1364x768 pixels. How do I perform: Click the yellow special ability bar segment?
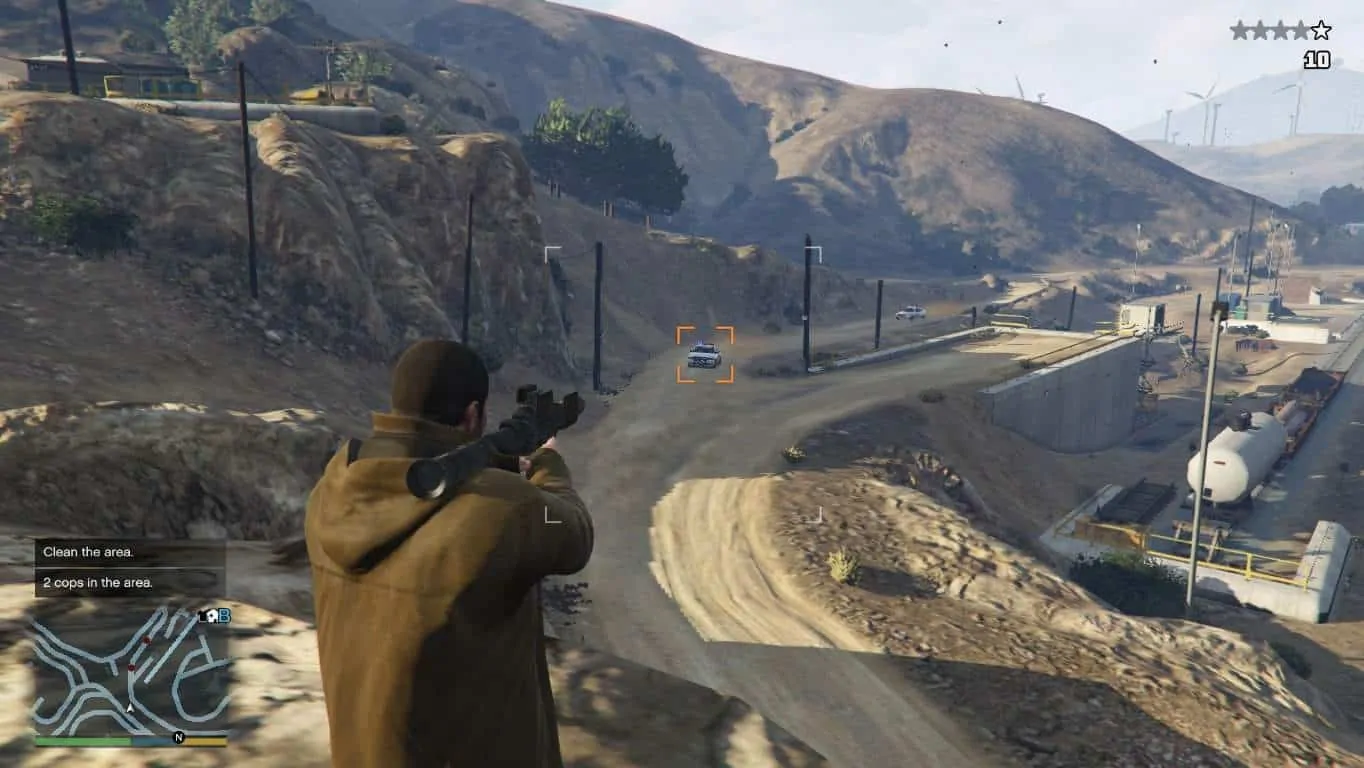tap(205, 741)
